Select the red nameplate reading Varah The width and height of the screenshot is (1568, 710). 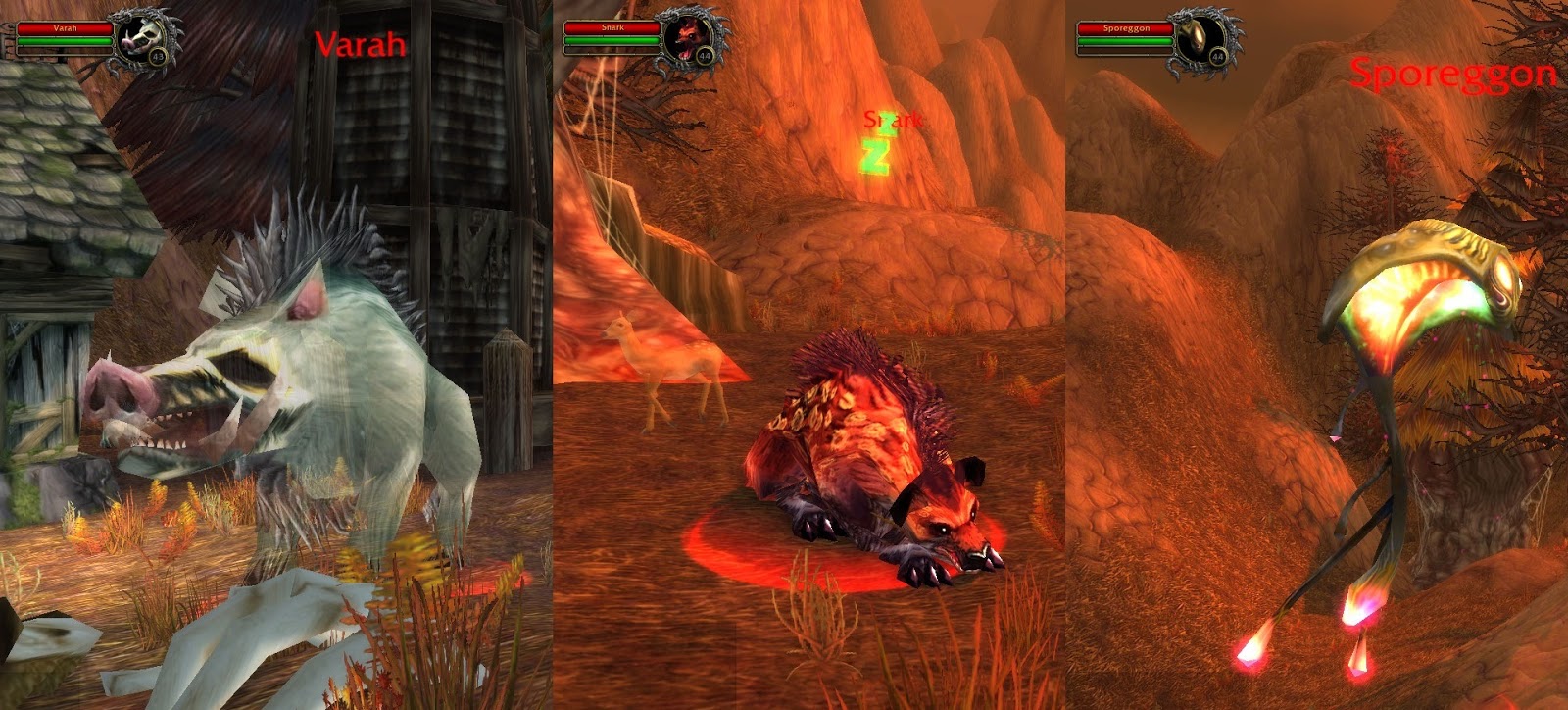tap(360, 45)
